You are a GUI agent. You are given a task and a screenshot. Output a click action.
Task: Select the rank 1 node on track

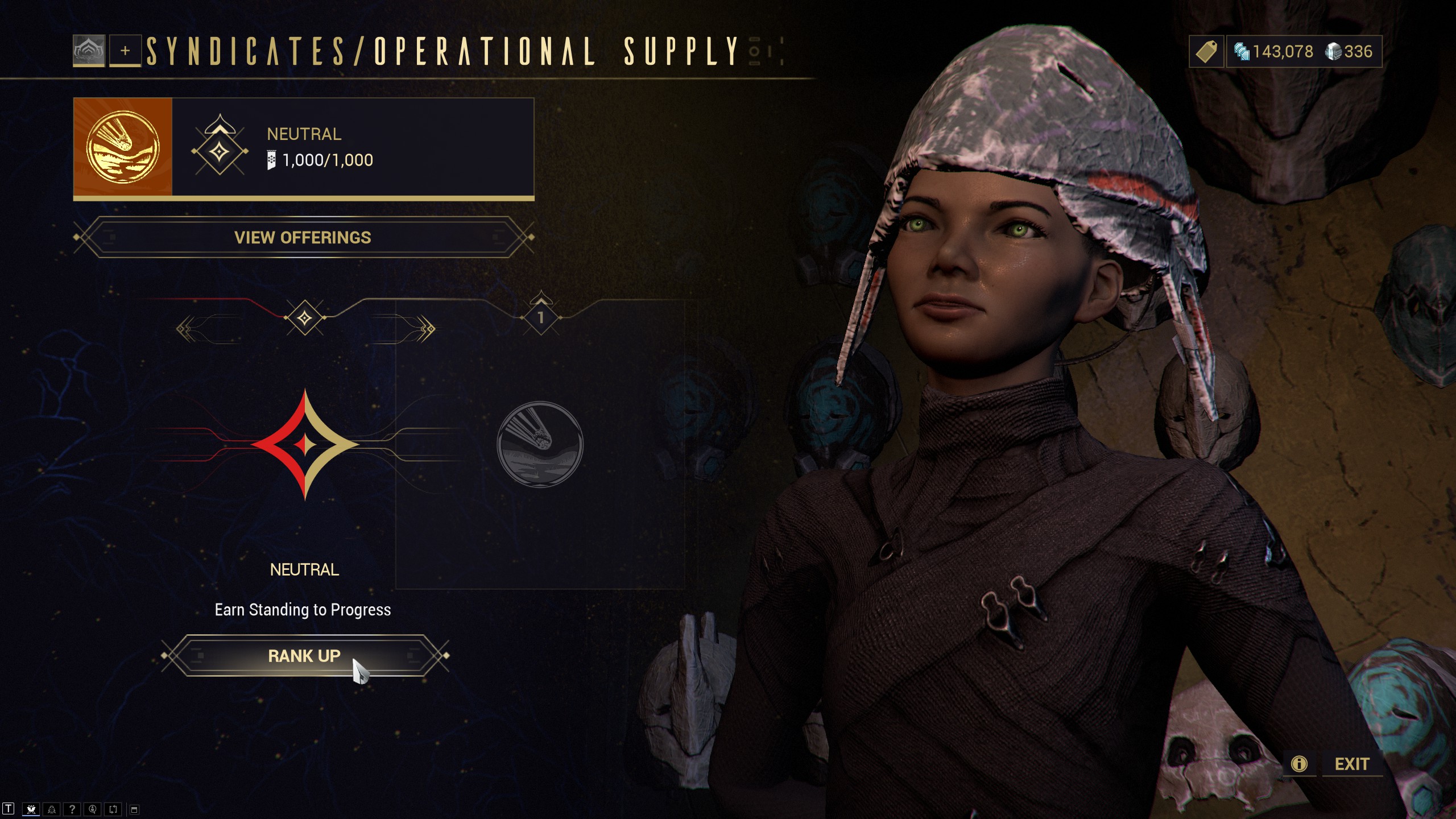pos(541,317)
